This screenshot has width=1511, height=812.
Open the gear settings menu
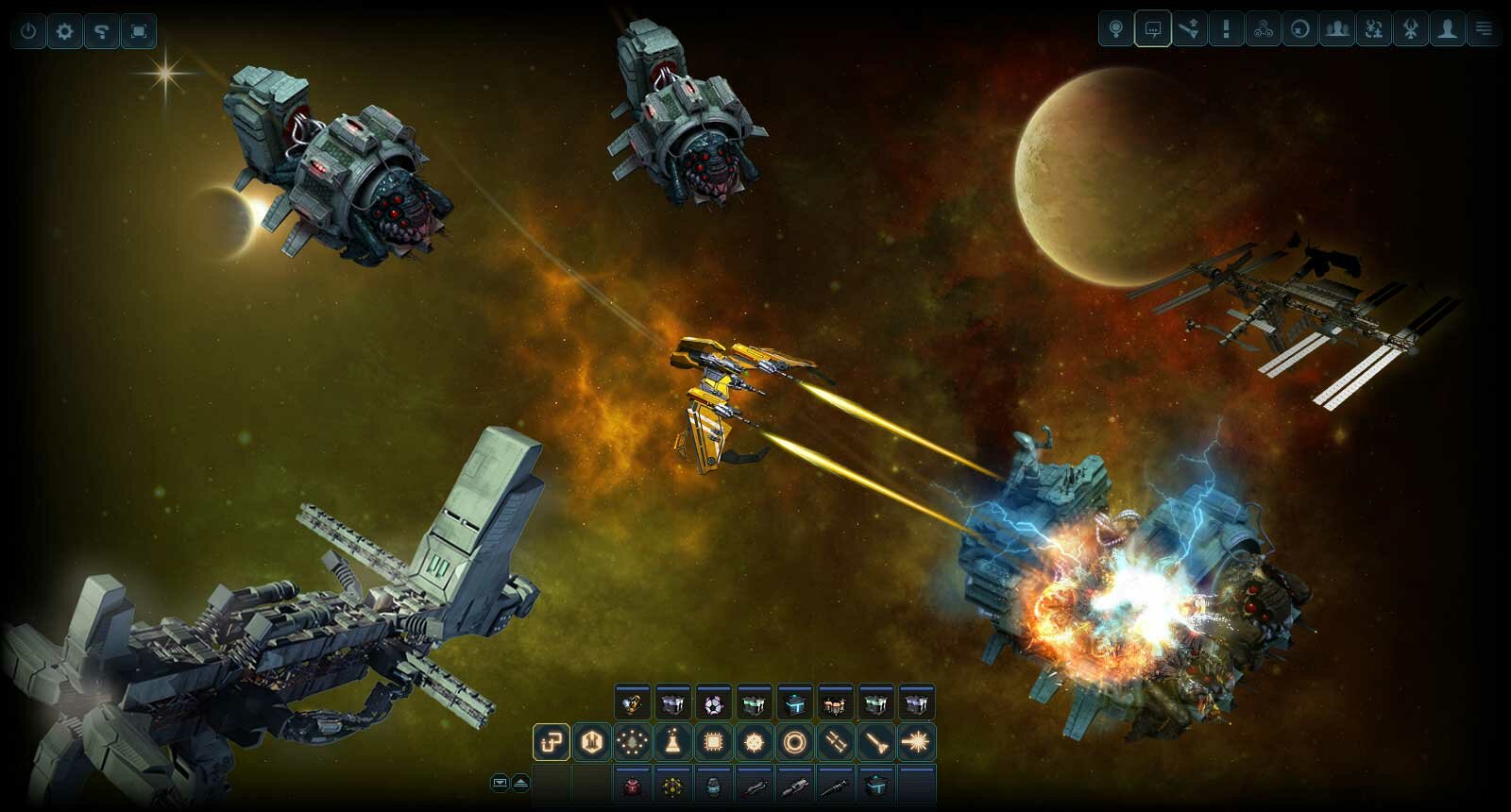[x=64, y=31]
